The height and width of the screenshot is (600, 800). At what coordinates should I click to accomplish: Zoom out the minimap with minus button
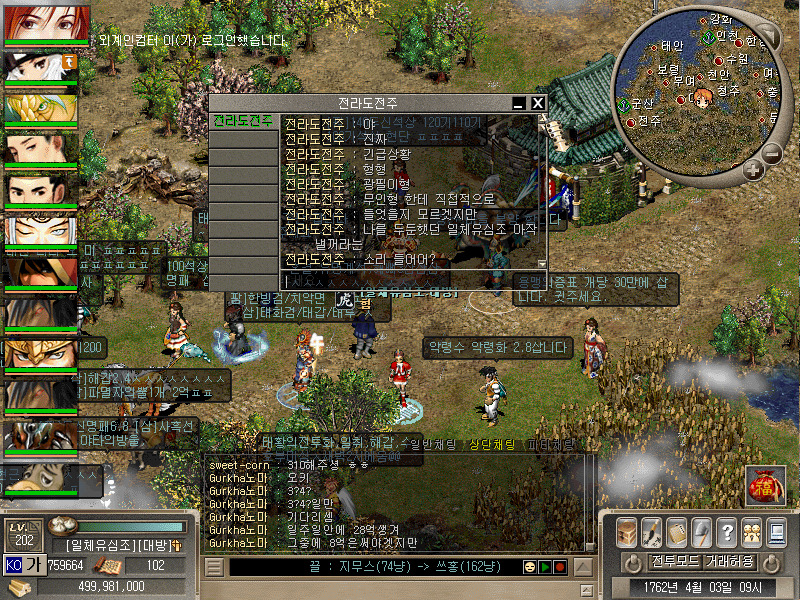pyautogui.click(x=771, y=153)
